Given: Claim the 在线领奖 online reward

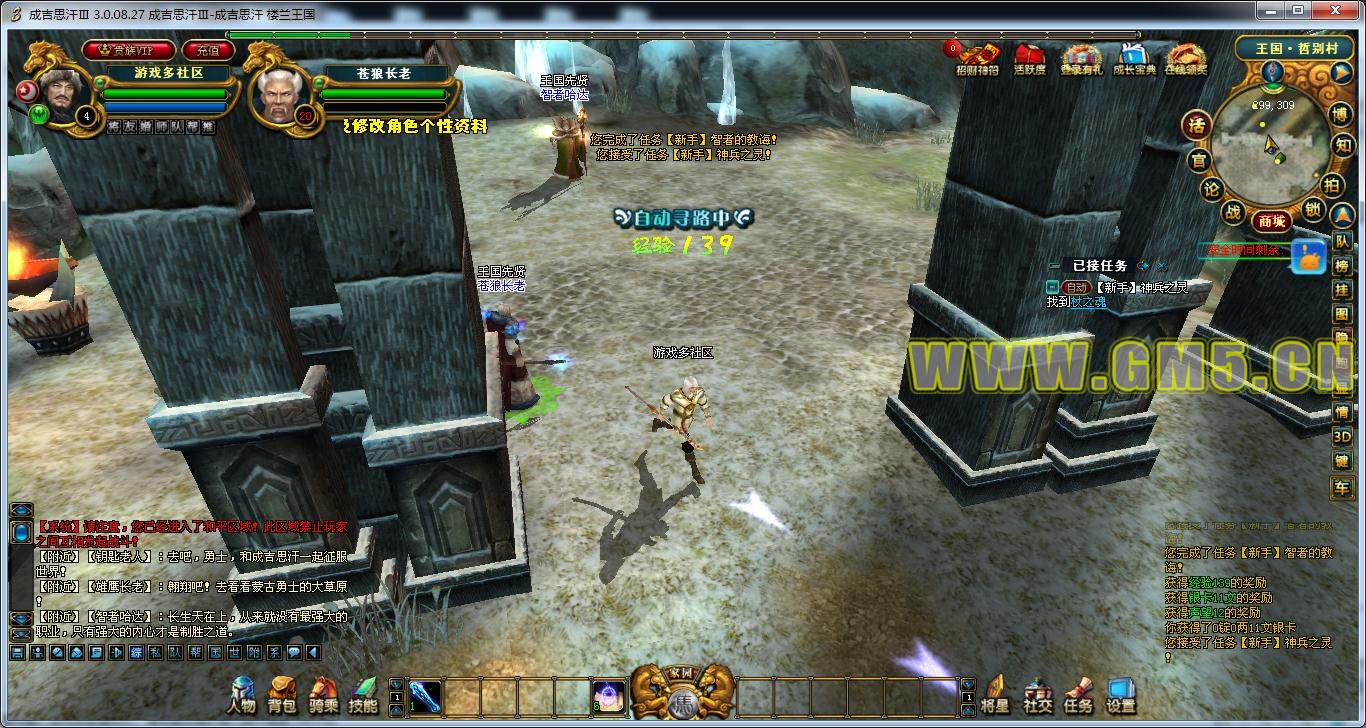Looking at the screenshot, I should (x=1185, y=59).
